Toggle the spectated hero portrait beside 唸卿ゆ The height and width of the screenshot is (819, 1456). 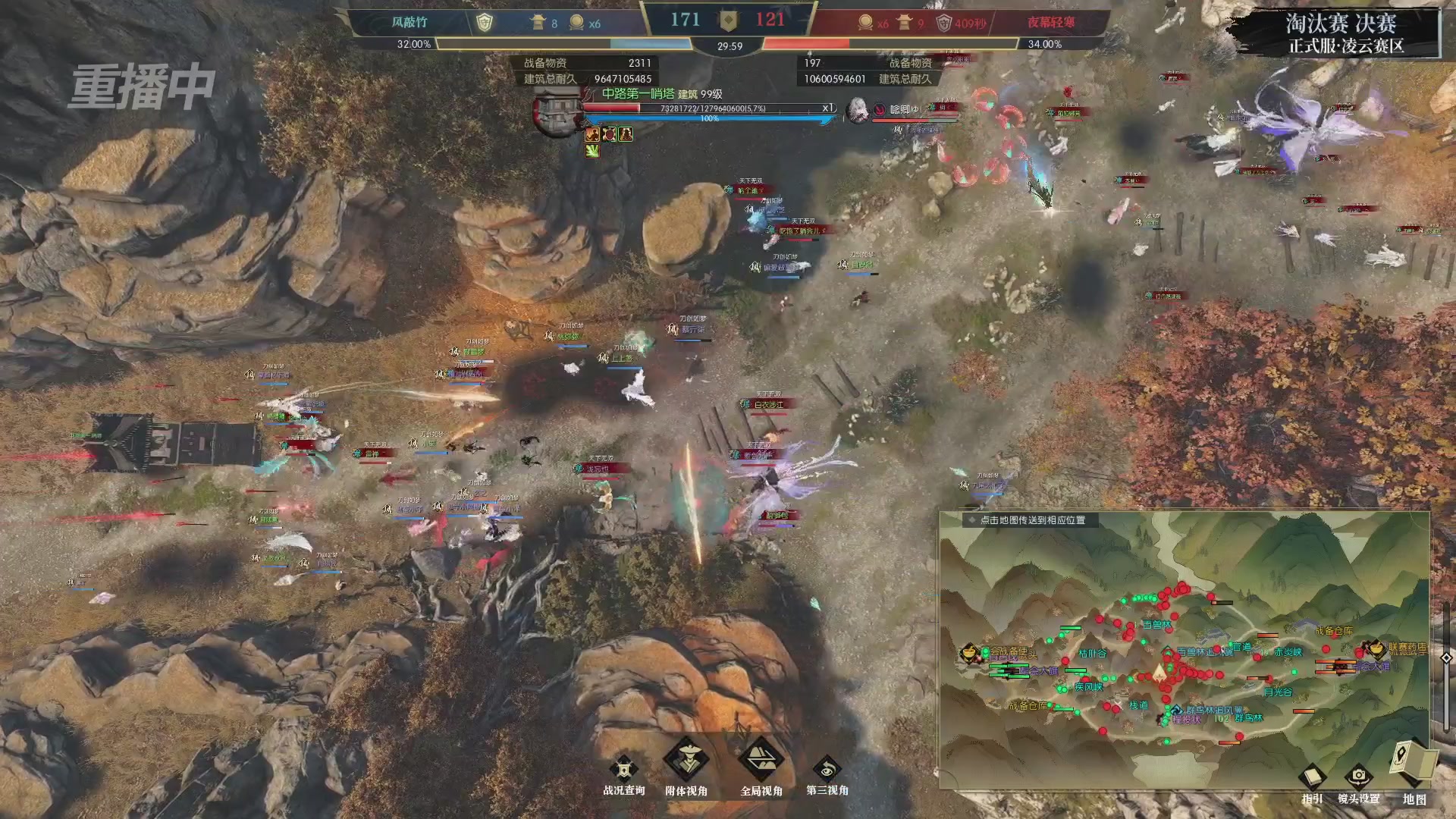(x=858, y=110)
